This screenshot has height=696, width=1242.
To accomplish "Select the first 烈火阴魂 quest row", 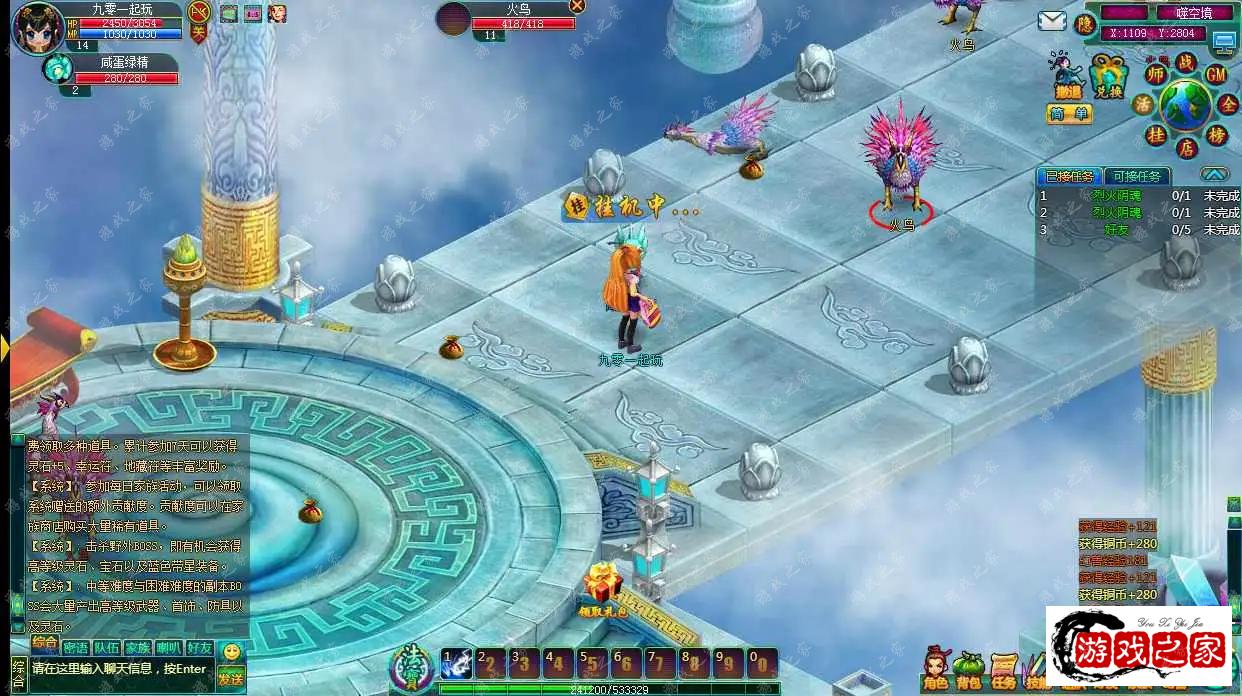I will pyautogui.click(x=1116, y=197).
